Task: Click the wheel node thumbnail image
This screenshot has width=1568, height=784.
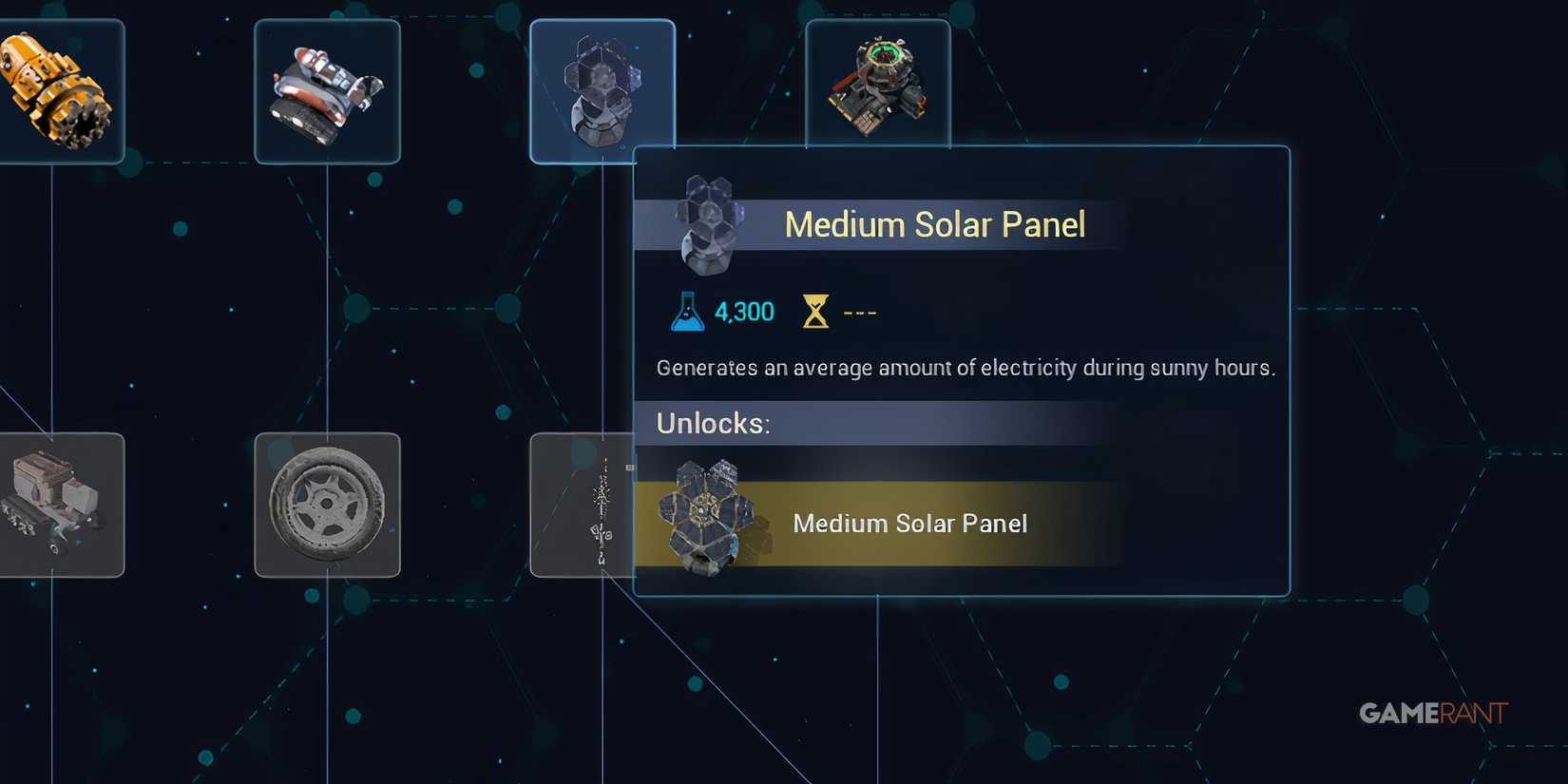Action: (x=327, y=504)
